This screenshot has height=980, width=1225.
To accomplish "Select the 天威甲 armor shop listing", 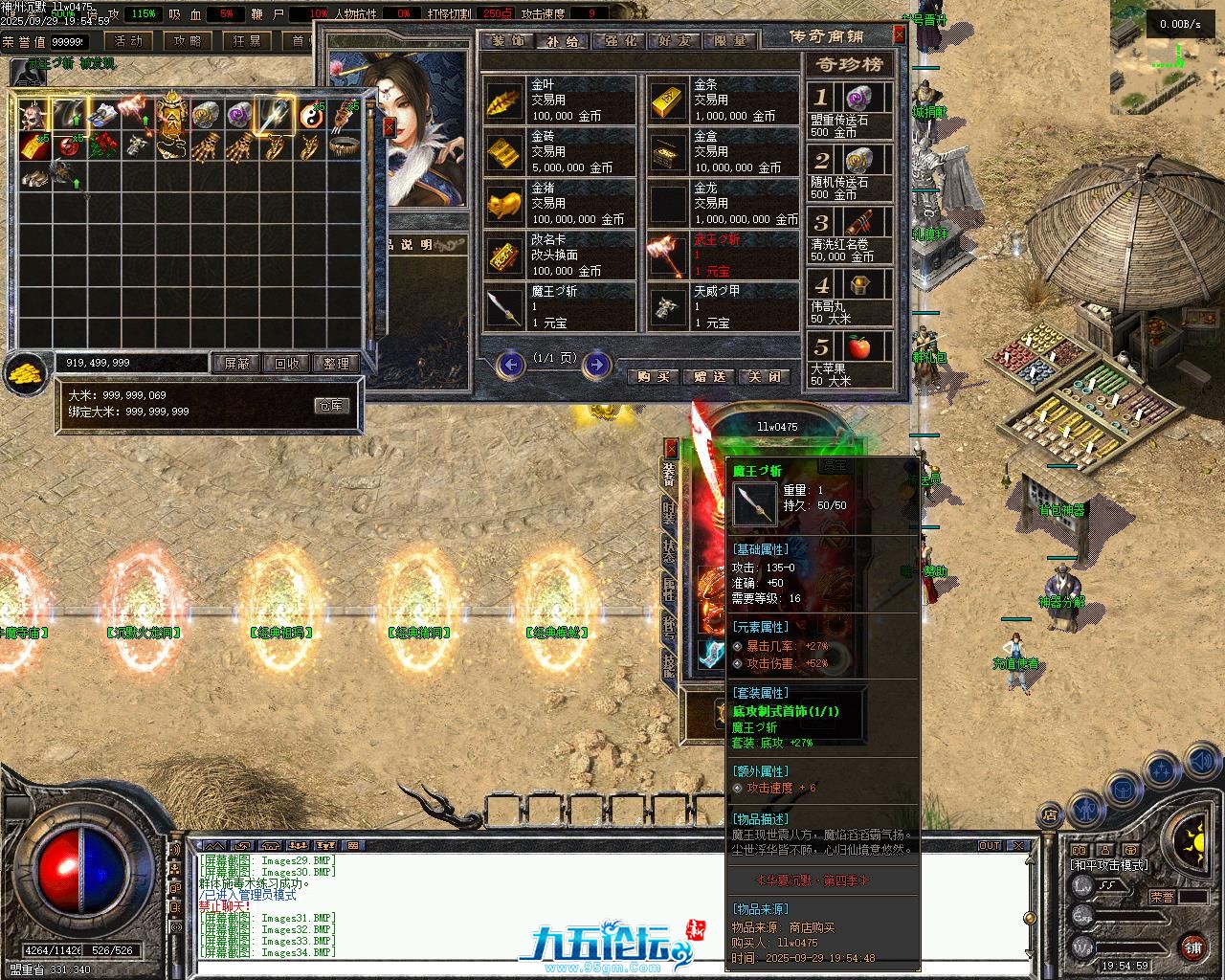I will pyautogui.click(x=724, y=307).
